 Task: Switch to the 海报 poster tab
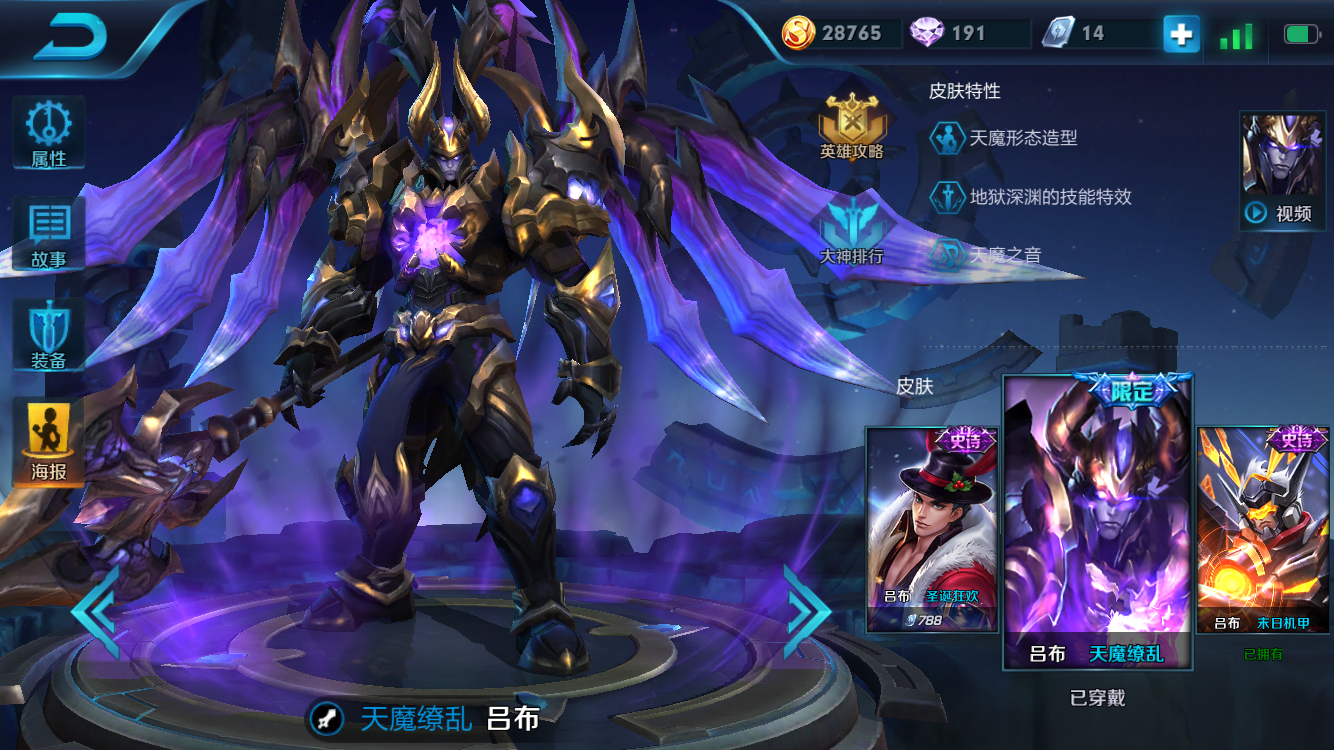pyautogui.click(x=48, y=442)
